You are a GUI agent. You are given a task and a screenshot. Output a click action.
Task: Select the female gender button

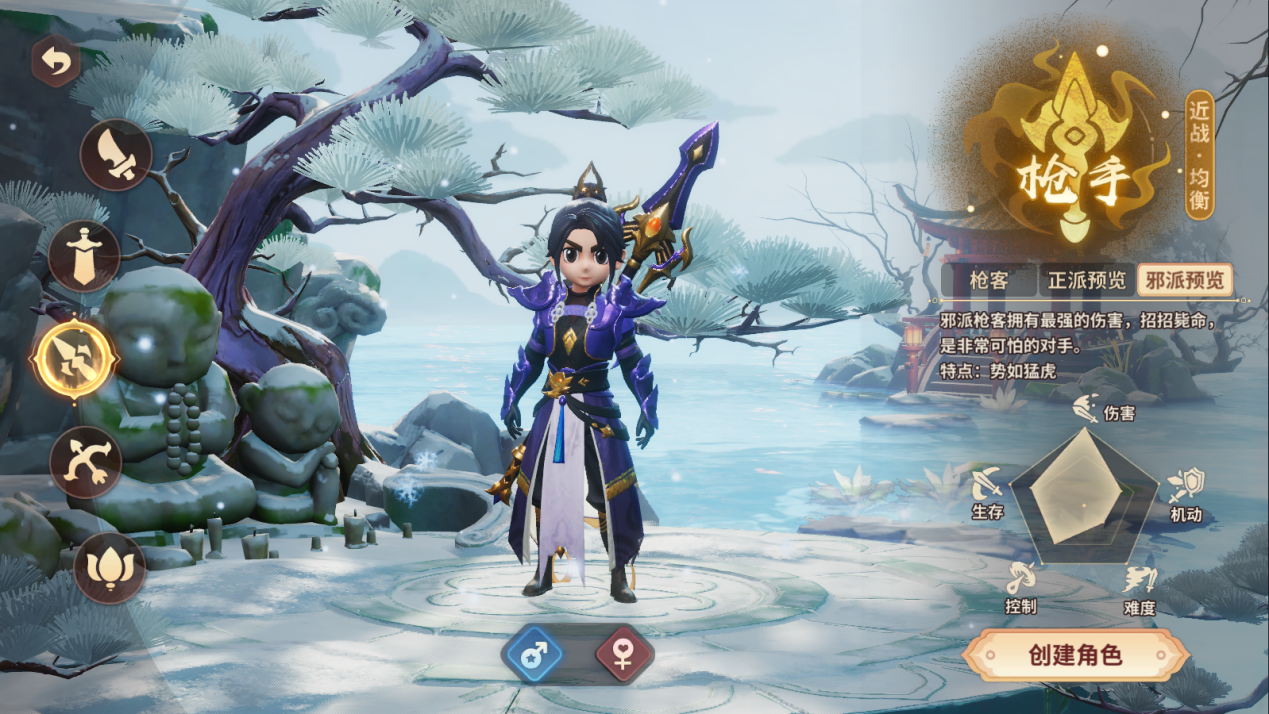click(624, 655)
